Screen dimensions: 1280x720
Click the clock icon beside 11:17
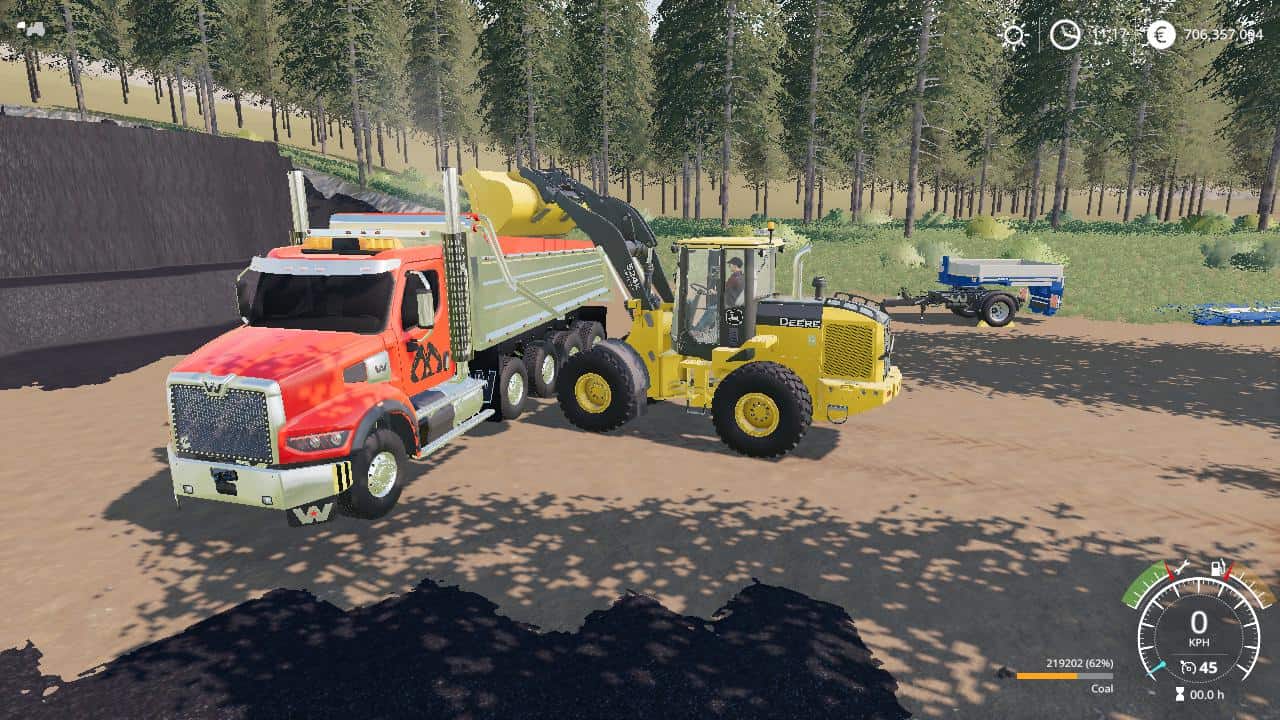[1064, 36]
